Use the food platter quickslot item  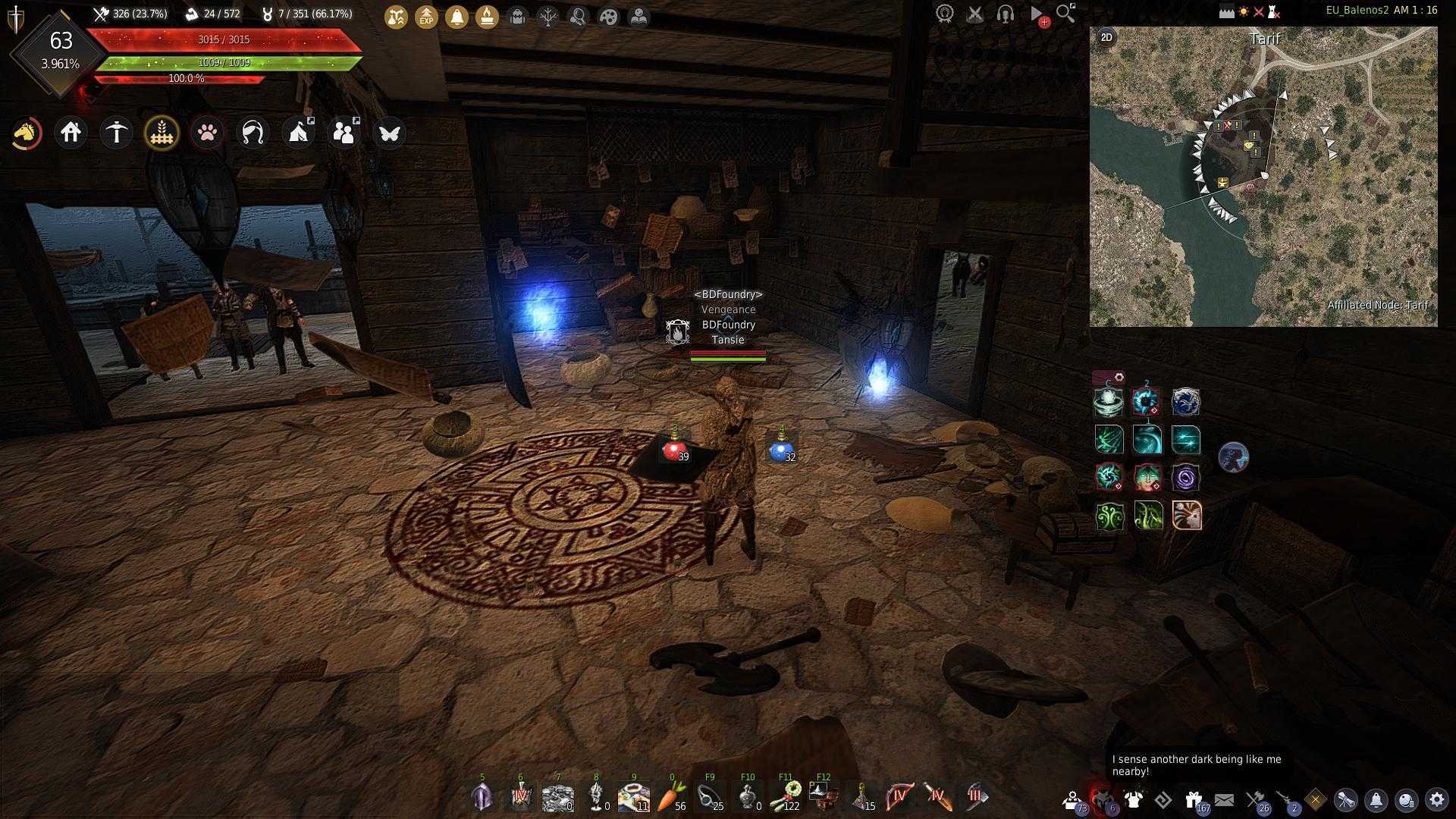(632, 797)
